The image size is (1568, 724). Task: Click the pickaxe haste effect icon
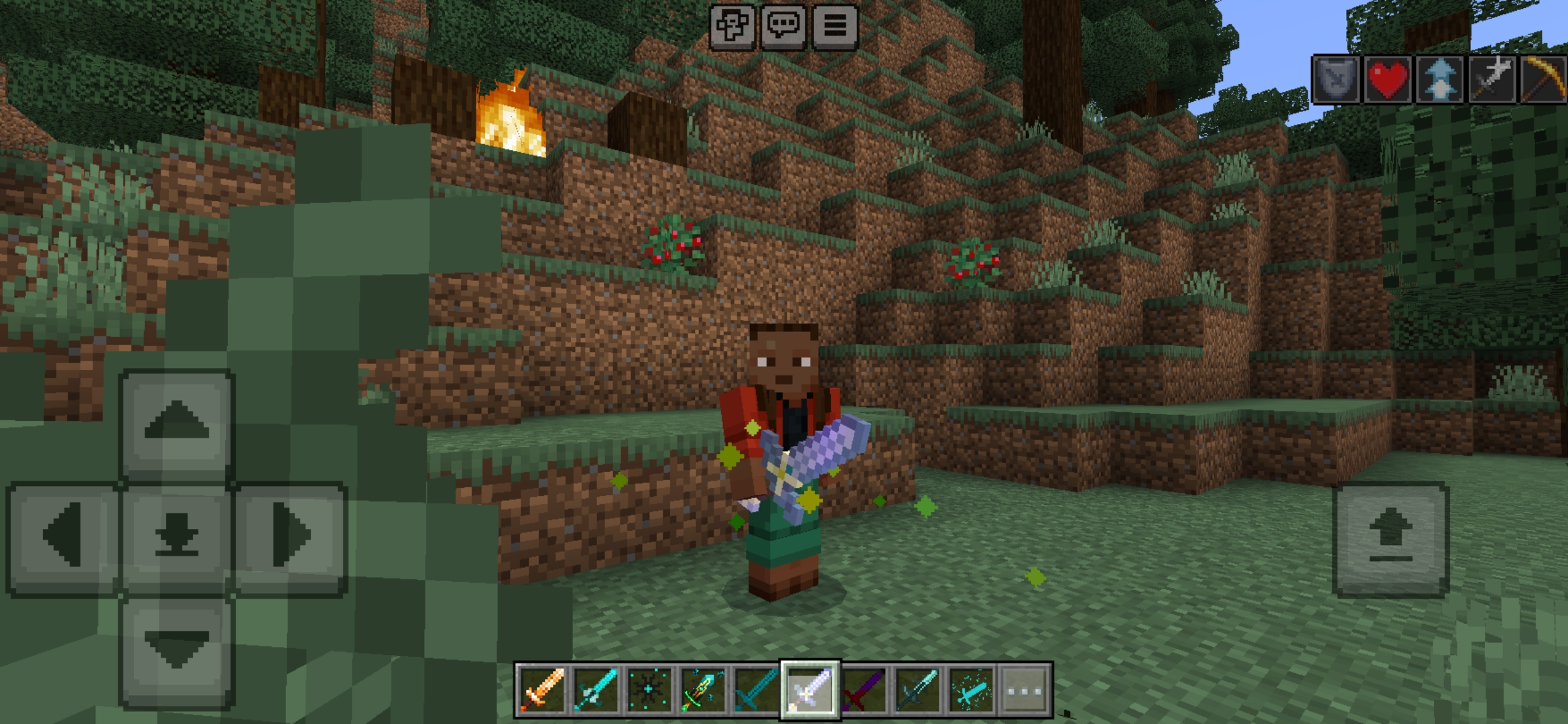click(x=1542, y=79)
